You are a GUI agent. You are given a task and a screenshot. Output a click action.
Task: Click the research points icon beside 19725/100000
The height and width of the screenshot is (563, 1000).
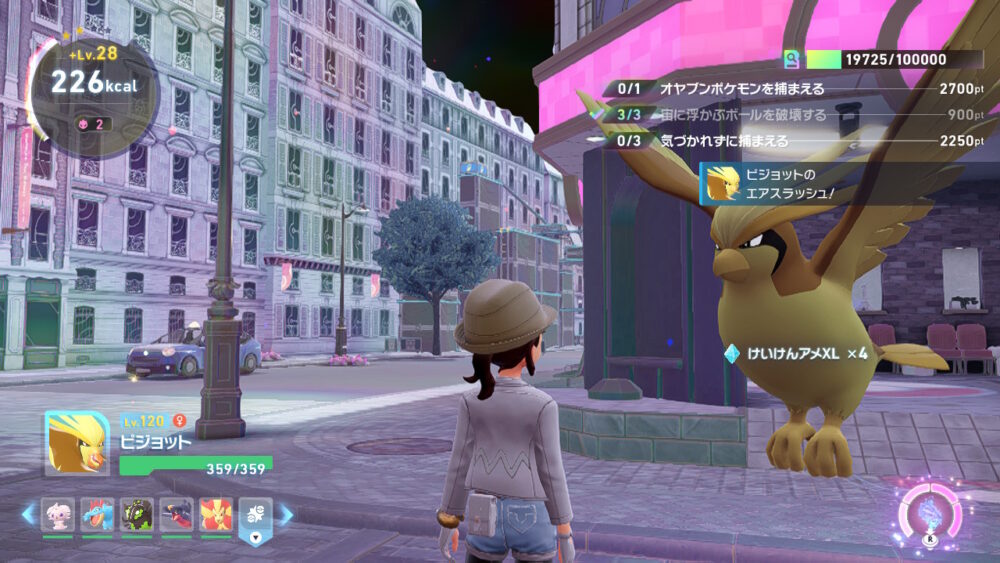tap(792, 59)
